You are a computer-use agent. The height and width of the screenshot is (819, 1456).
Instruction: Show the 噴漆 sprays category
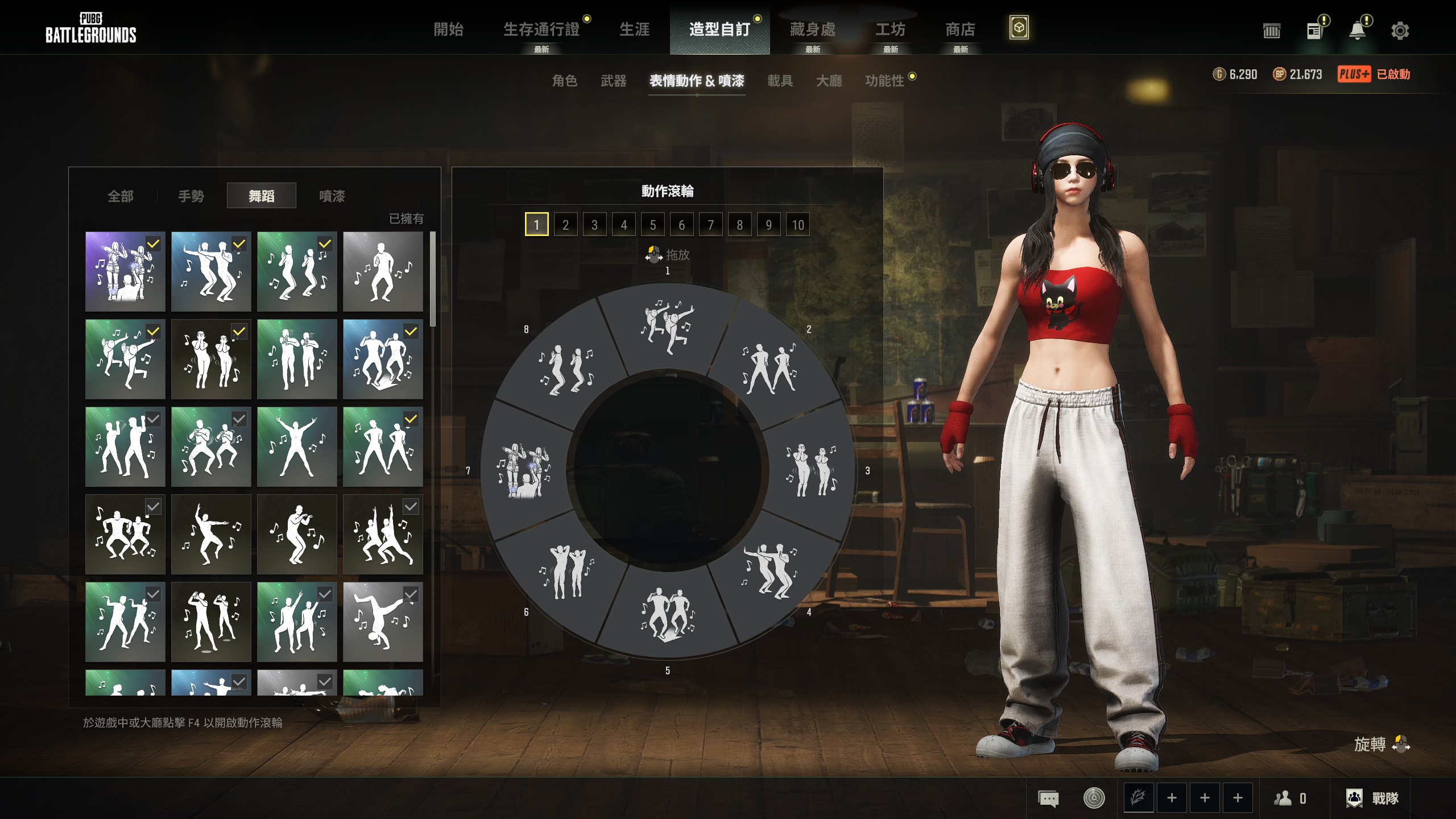pyautogui.click(x=332, y=196)
